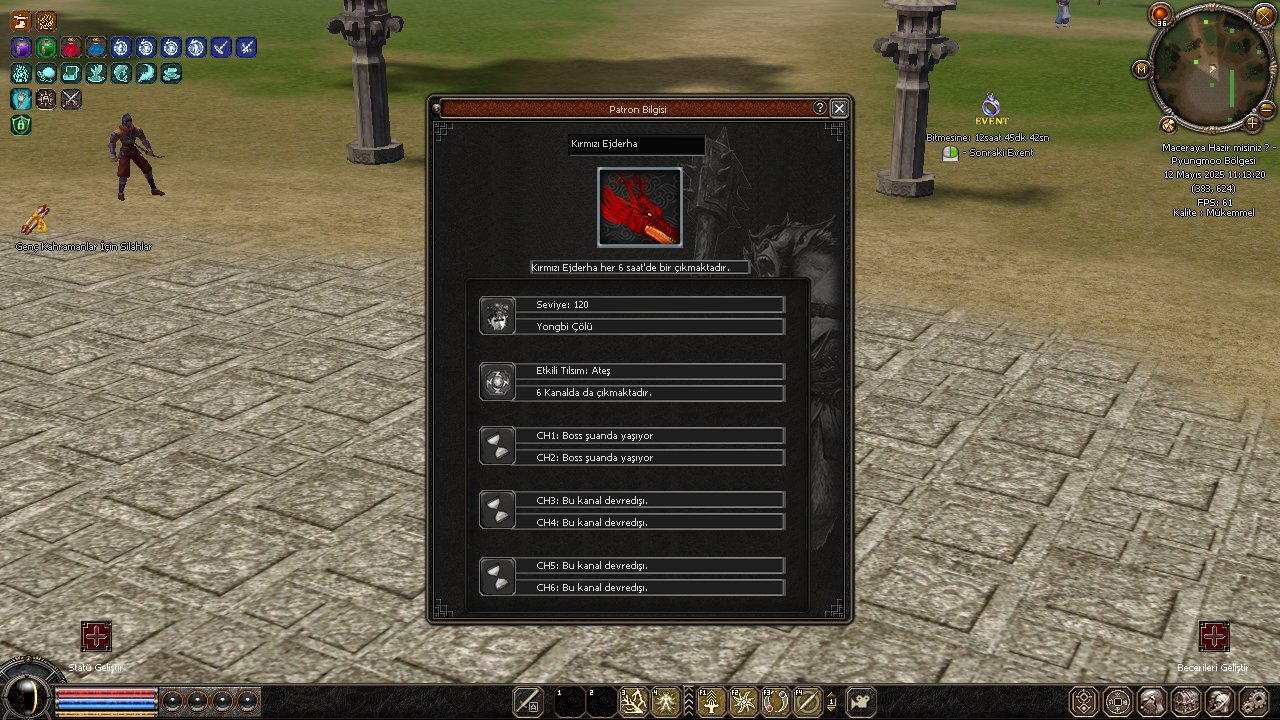Activate the F1 tree skill on the hotbar
Screen dimensions: 1280x720
coord(711,702)
